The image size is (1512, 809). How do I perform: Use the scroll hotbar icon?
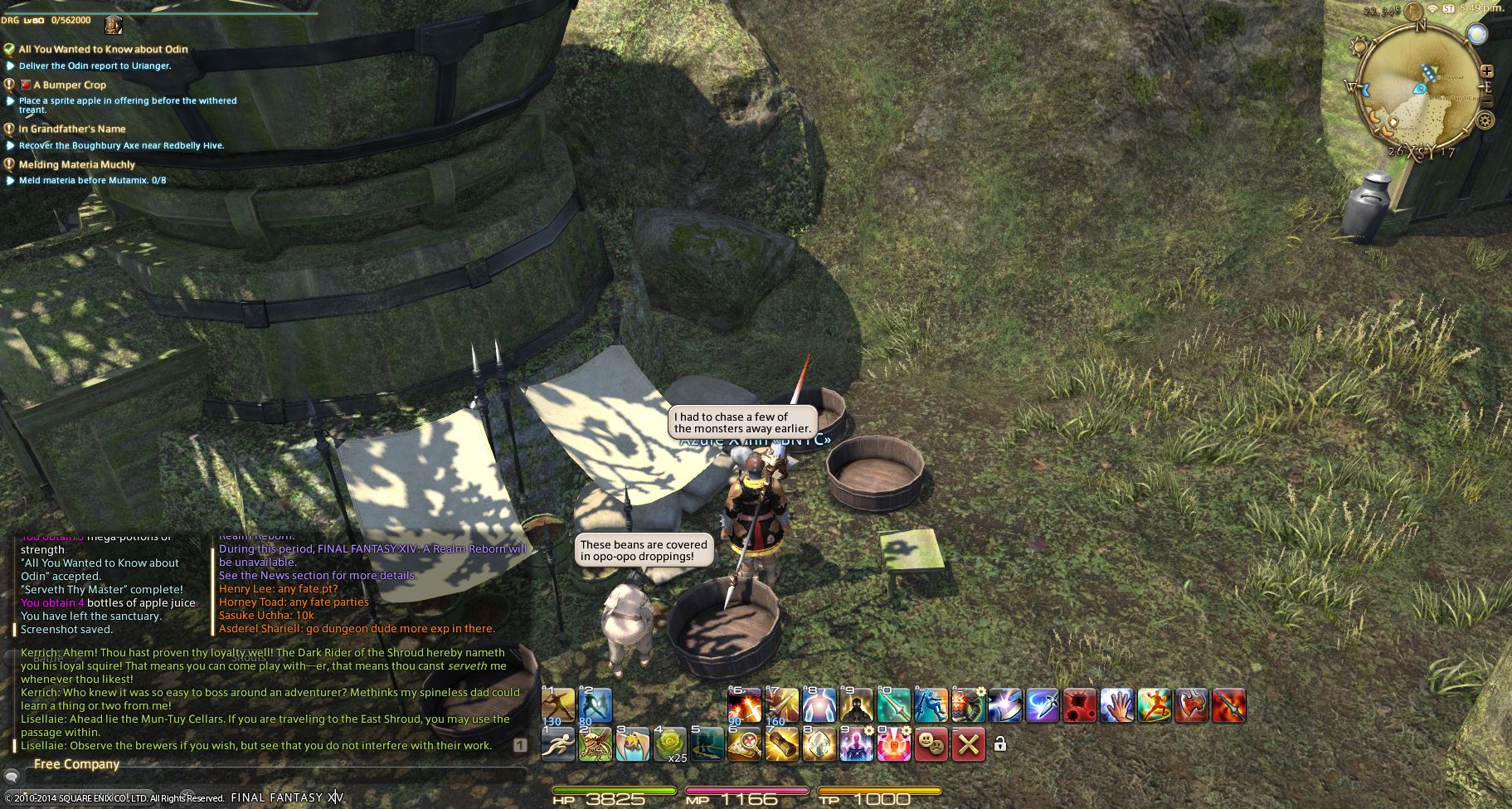click(782, 744)
